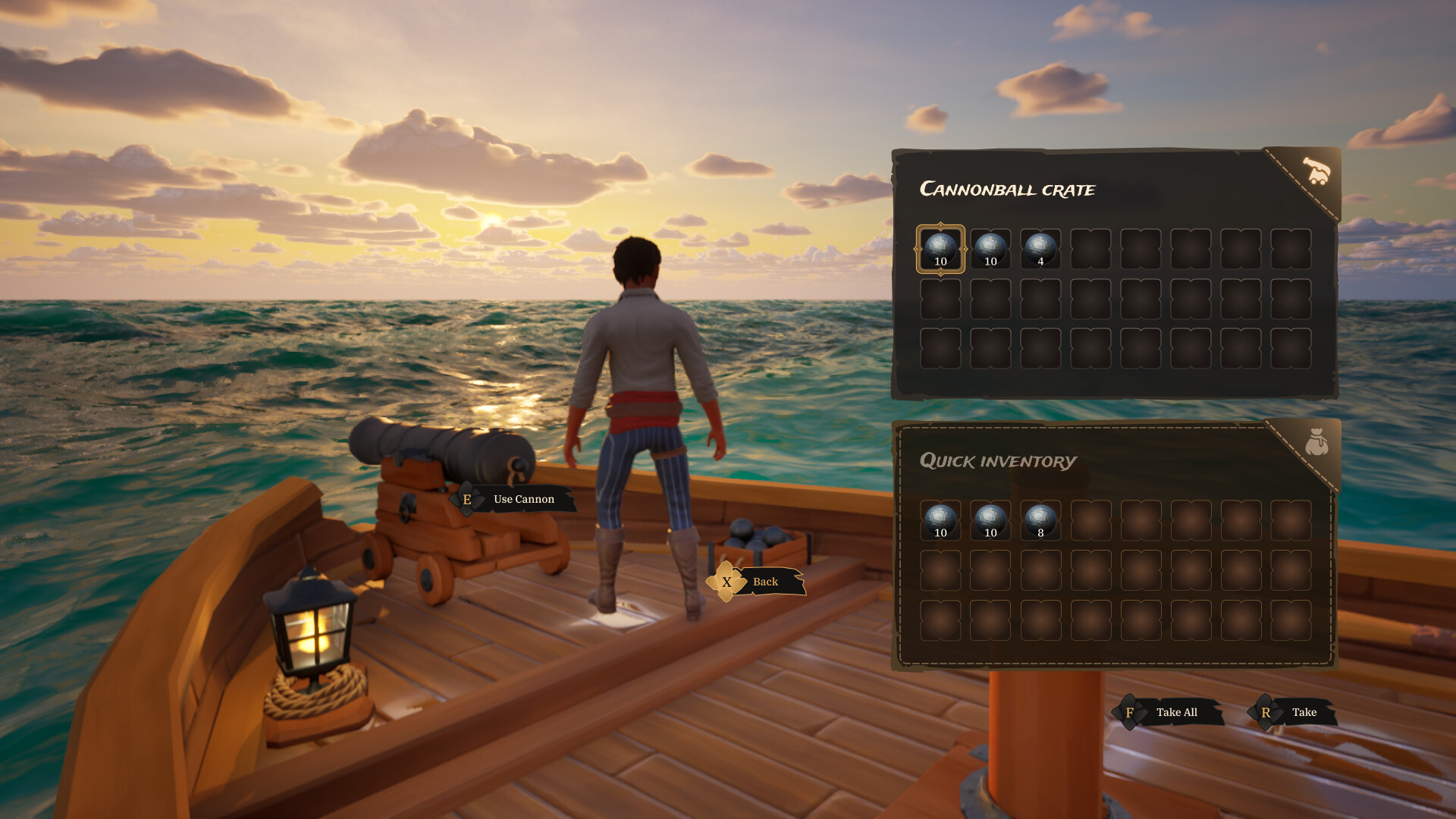This screenshot has width=1456, height=819.
Task: Select the second stack of 10 cannonballs
Action: point(990,248)
